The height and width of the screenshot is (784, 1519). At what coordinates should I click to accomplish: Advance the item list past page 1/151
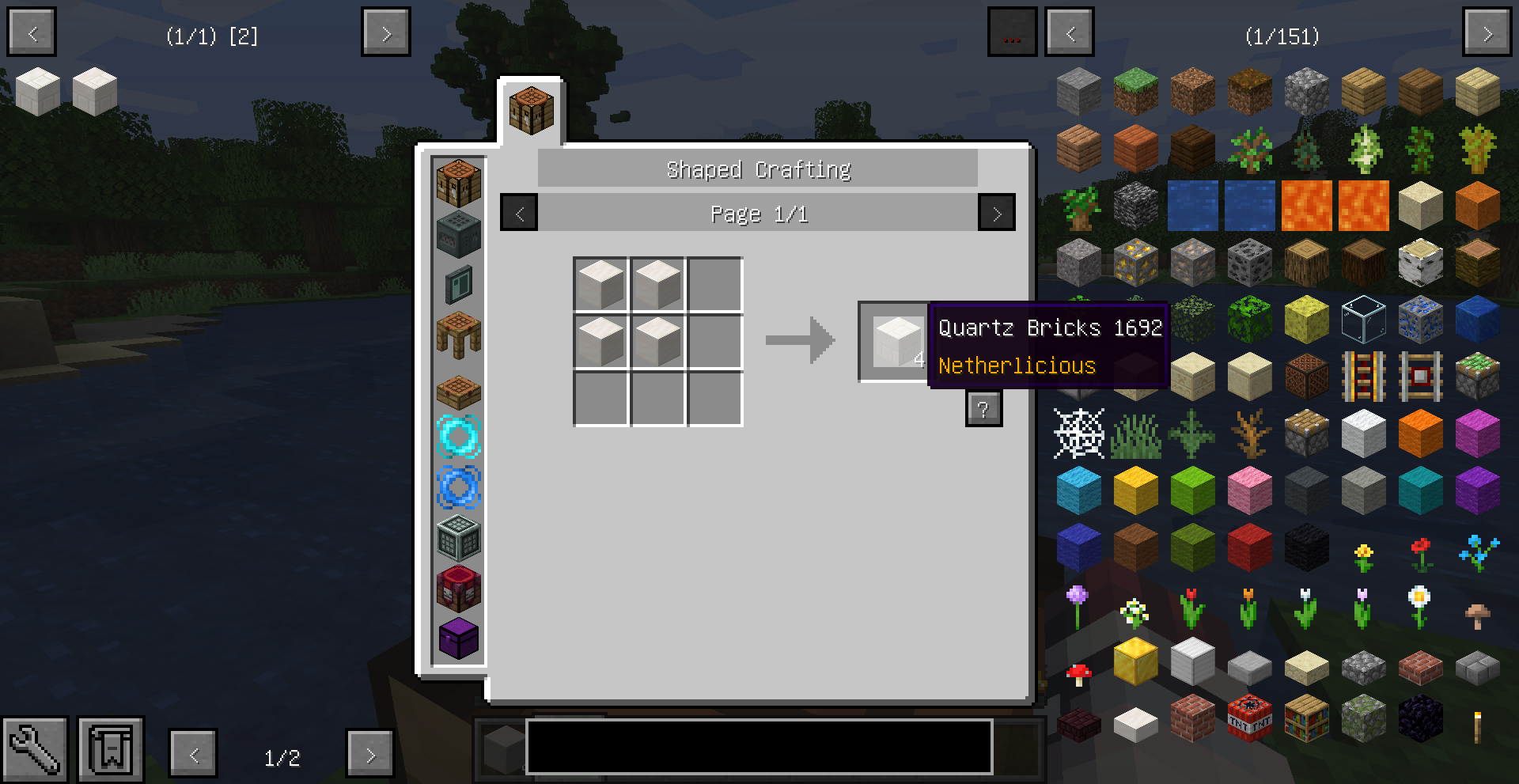tap(1487, 32)
